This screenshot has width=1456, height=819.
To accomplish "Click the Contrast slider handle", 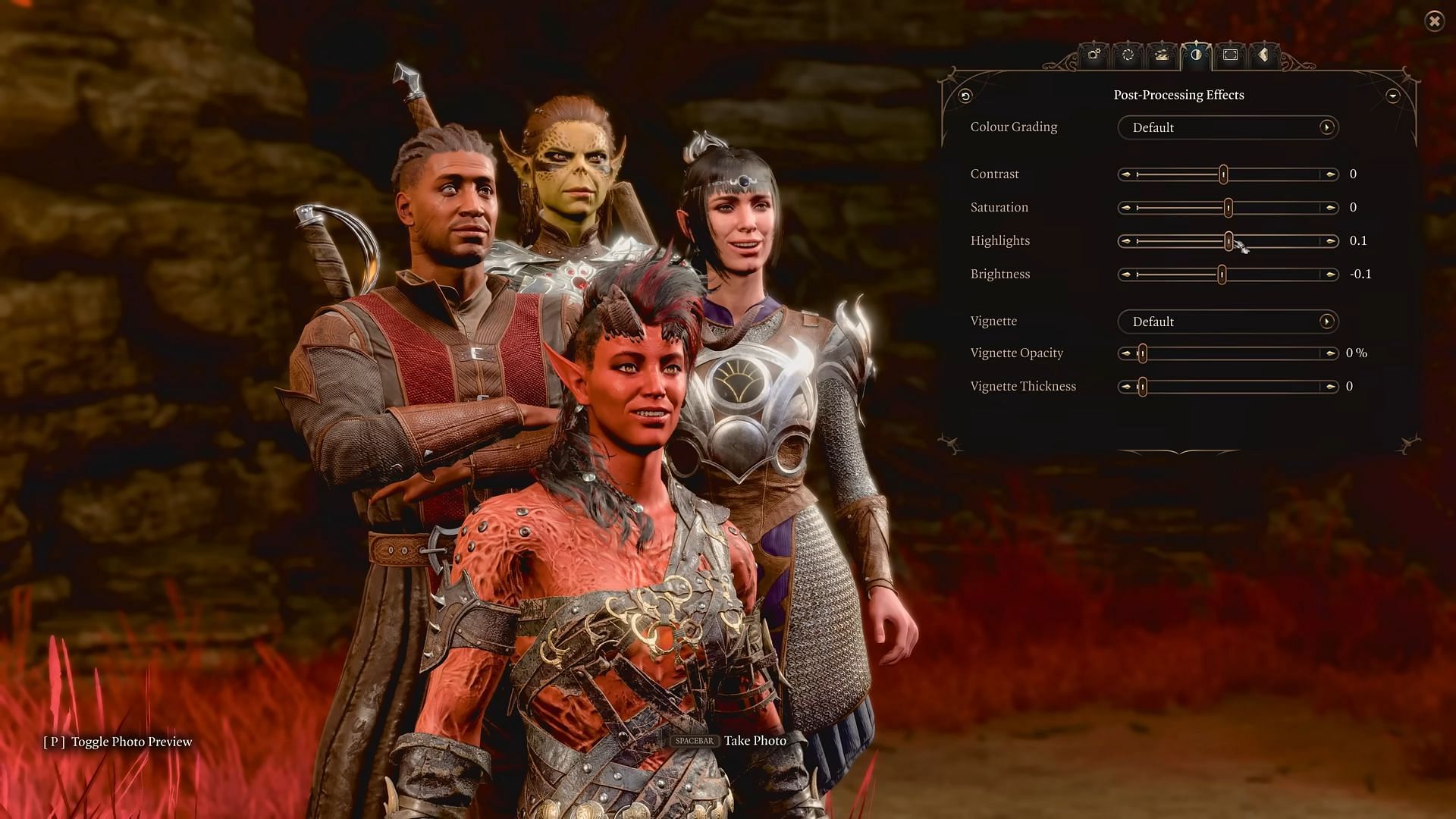I will pyautogui.click(x=1223, y=174).
